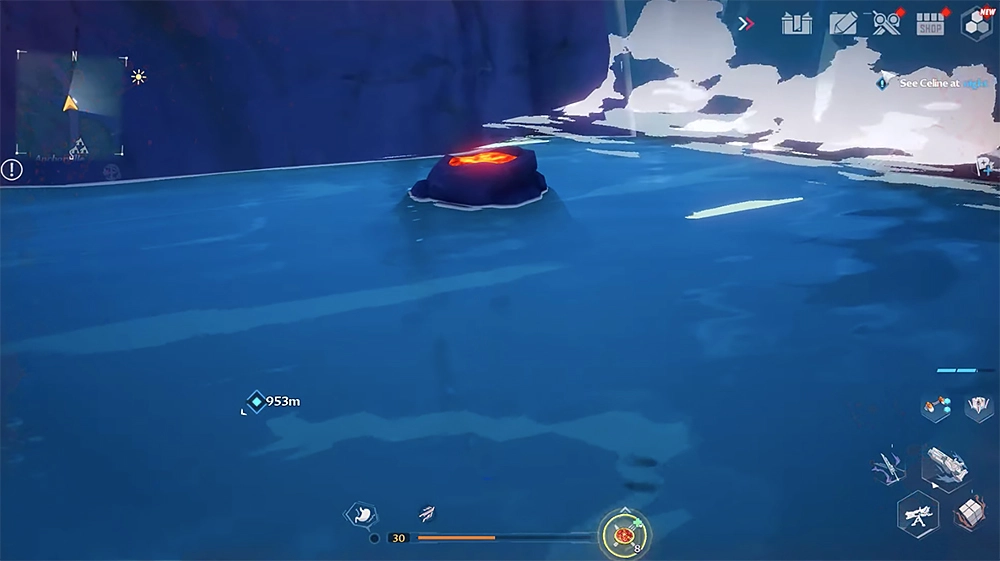Select the 953m waypoint marker
Viewport: 1000px width, 561px height.
click(x=257, y=402)
